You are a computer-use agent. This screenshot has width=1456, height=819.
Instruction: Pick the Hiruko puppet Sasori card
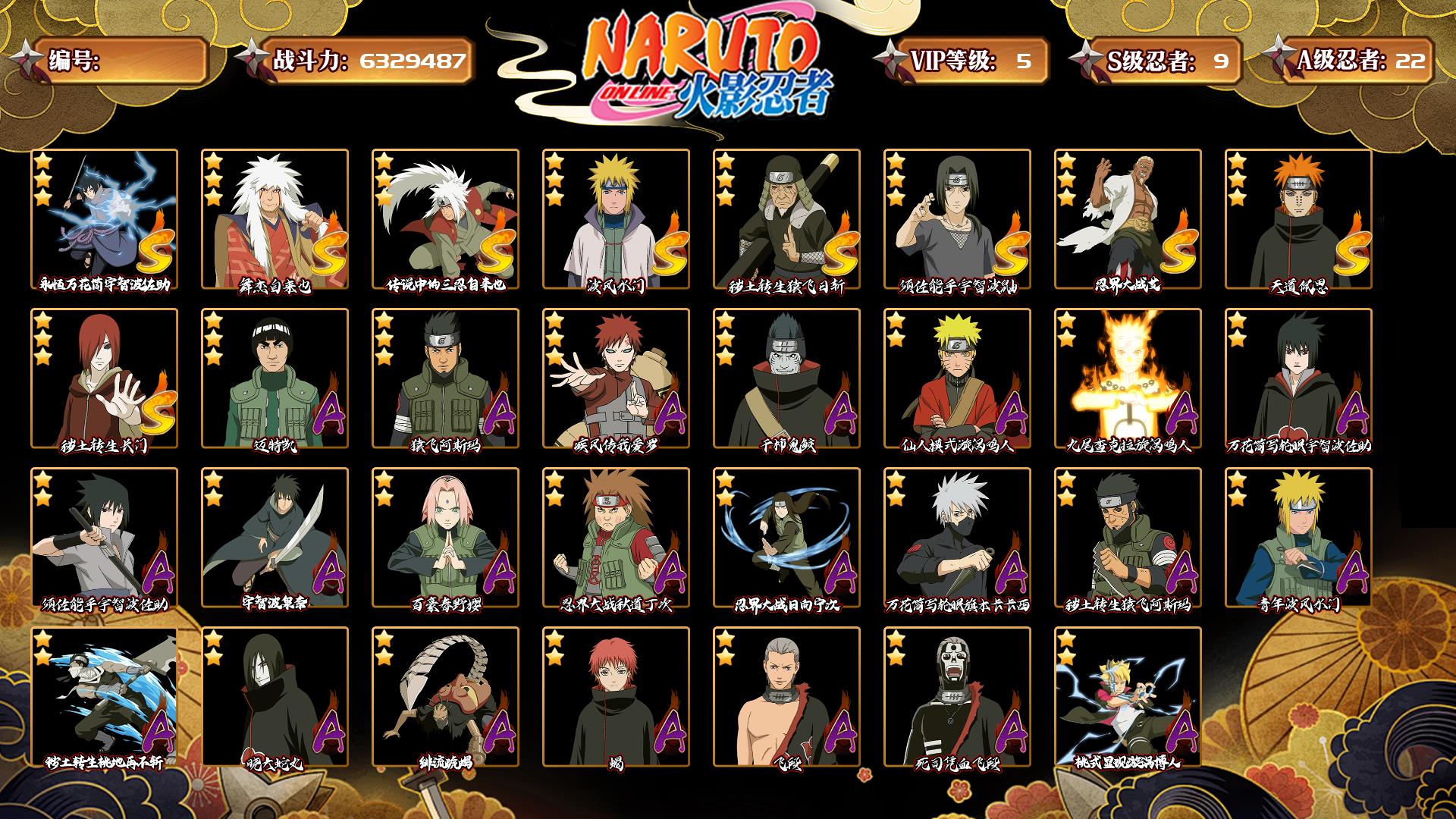click(x=445, y=696)
